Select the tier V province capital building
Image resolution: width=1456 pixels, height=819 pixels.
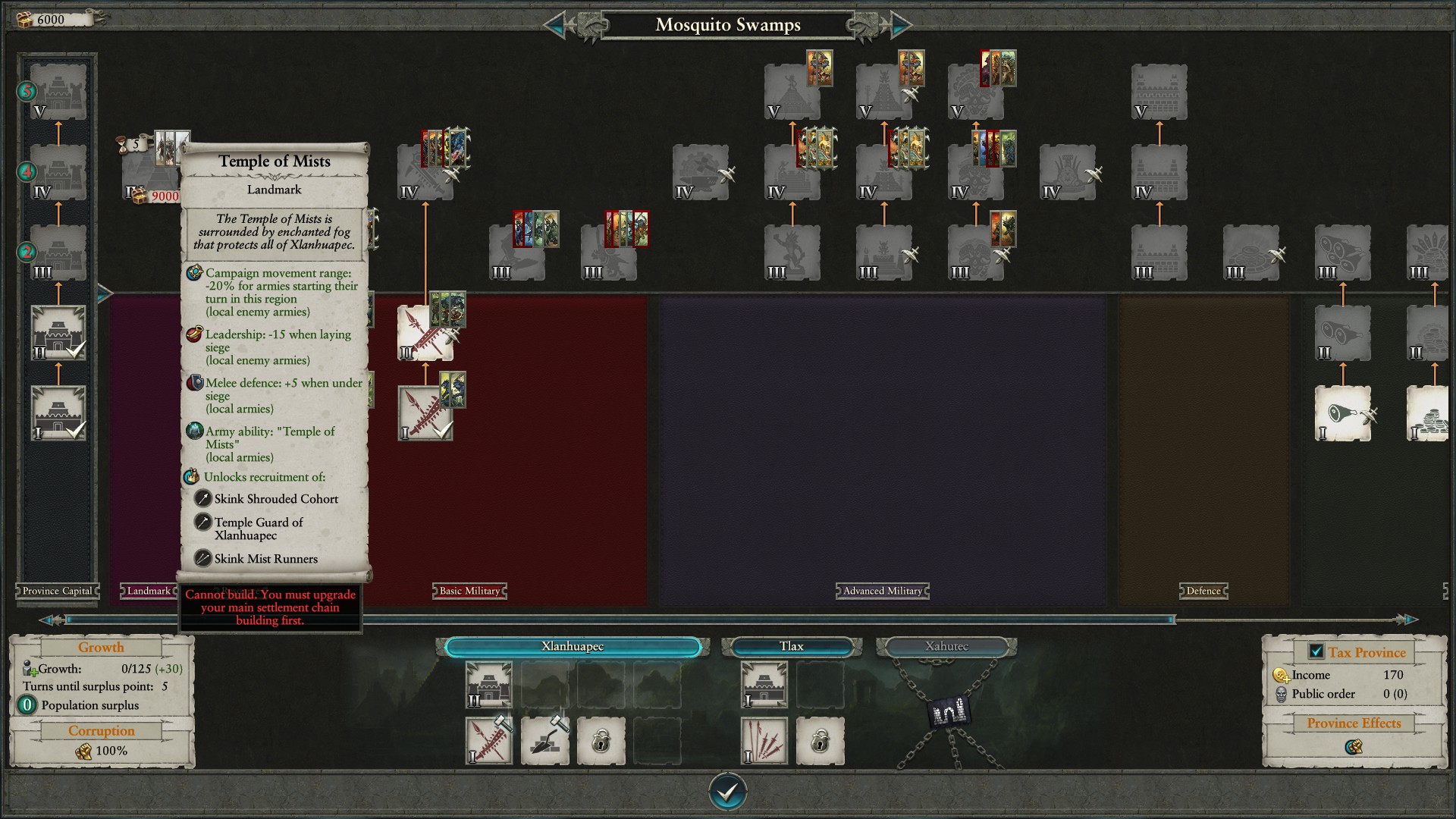58,92
